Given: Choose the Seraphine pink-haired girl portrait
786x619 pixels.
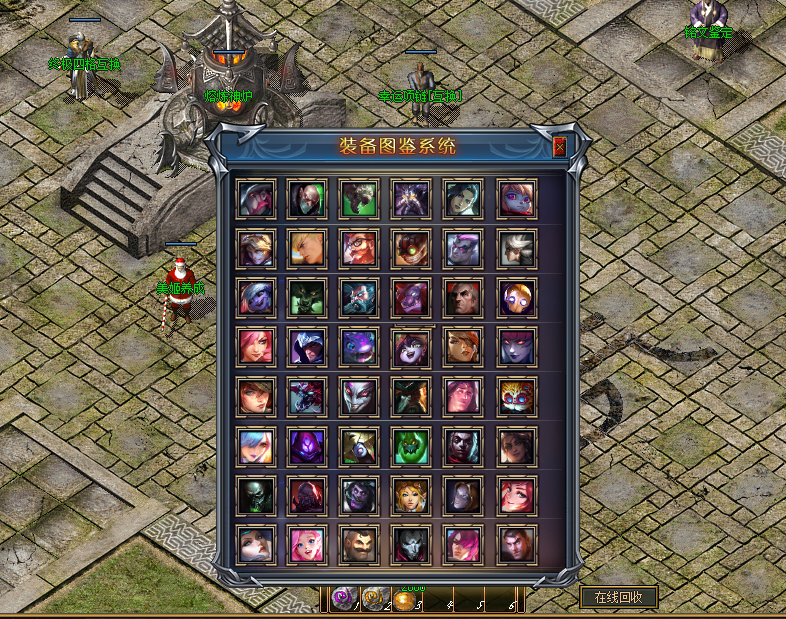Looking at the screenshot, I should pyautogui.click(x=307, y=545).
